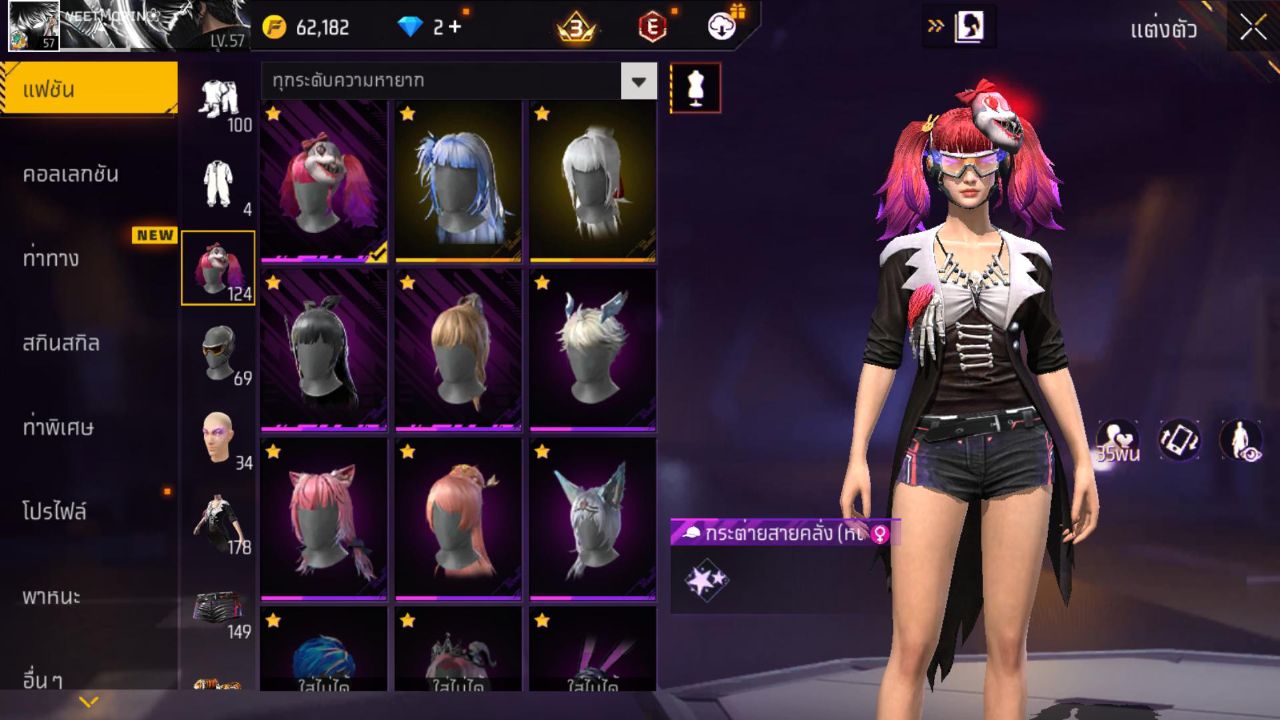1280x720 pixels.
Task: Open the ท่าทาง emotes tab
Action: pos(51,259)
